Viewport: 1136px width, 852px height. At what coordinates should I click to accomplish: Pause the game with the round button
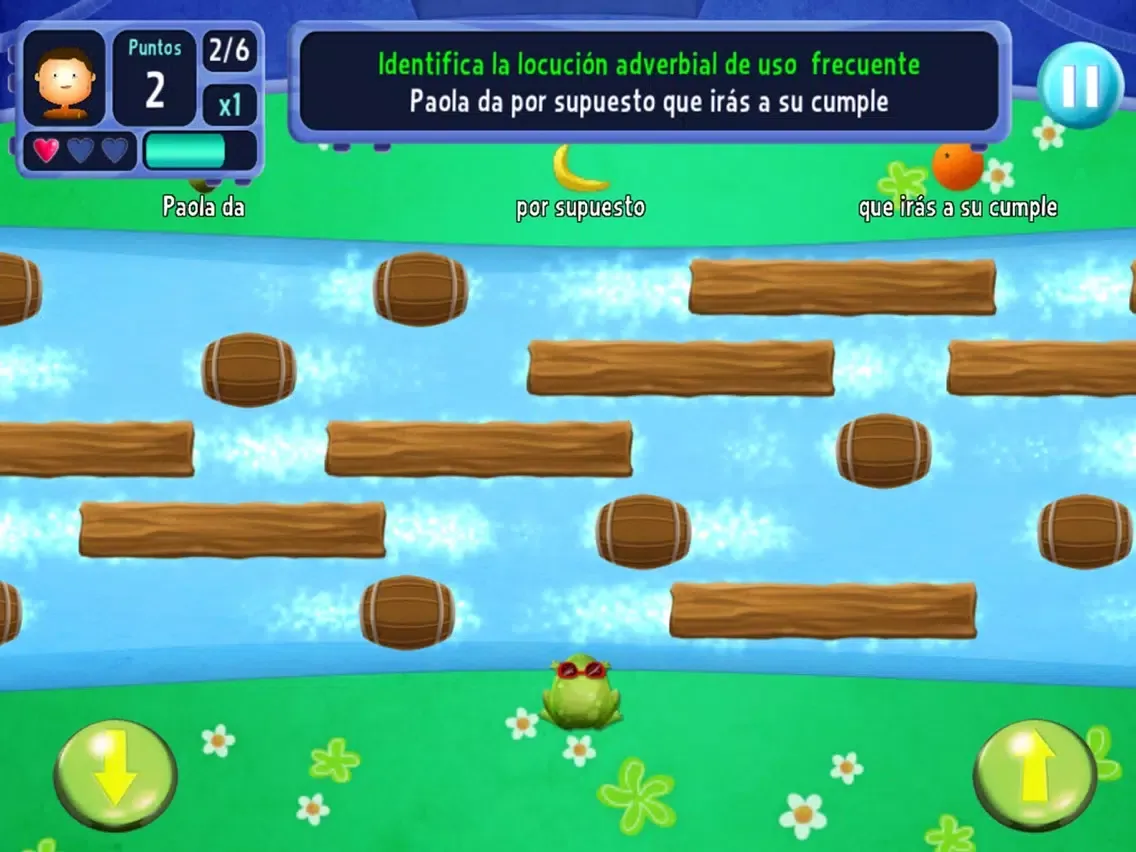click(1080, 85)
